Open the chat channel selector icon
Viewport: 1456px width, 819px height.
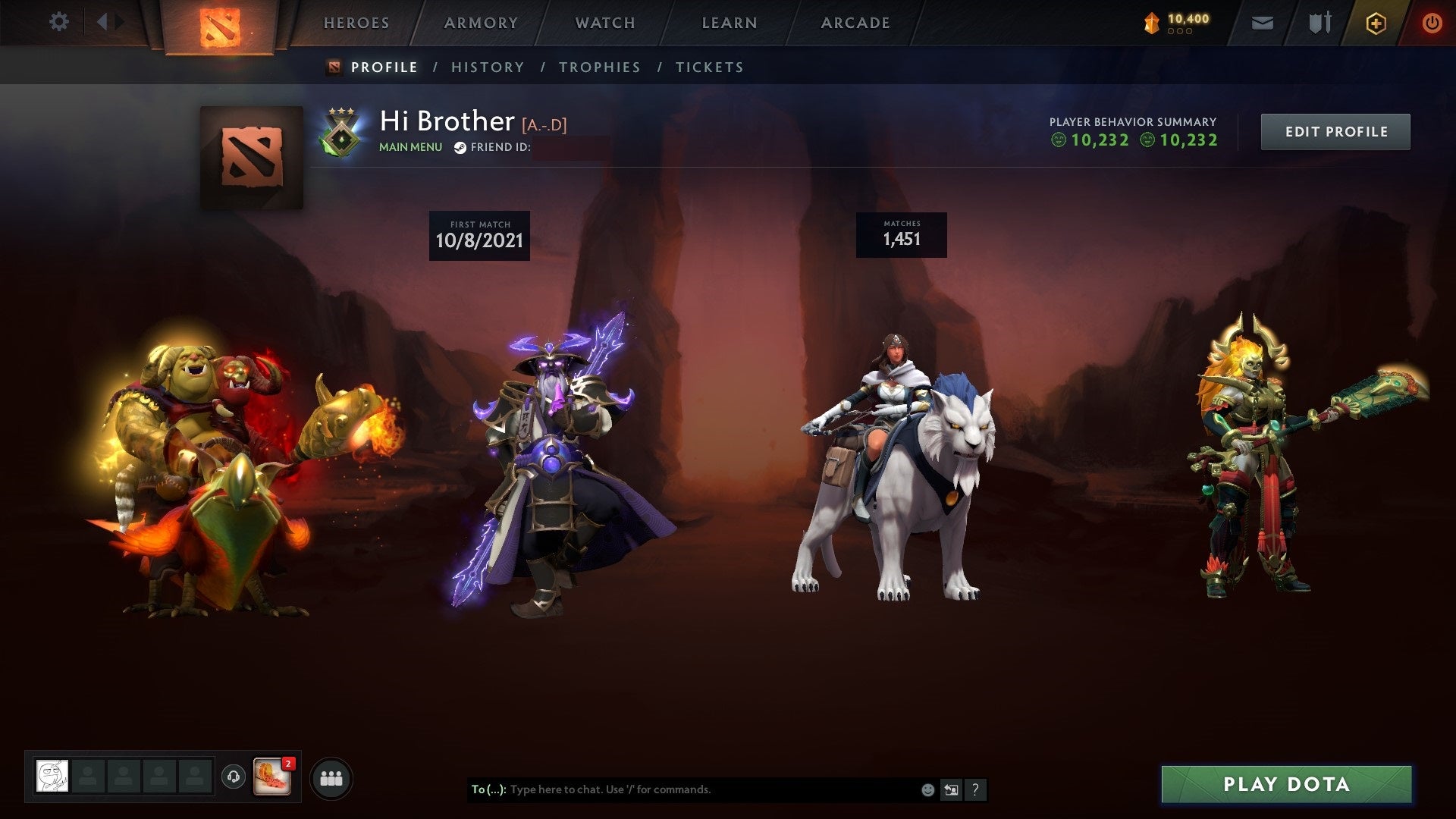coord(952,789)
